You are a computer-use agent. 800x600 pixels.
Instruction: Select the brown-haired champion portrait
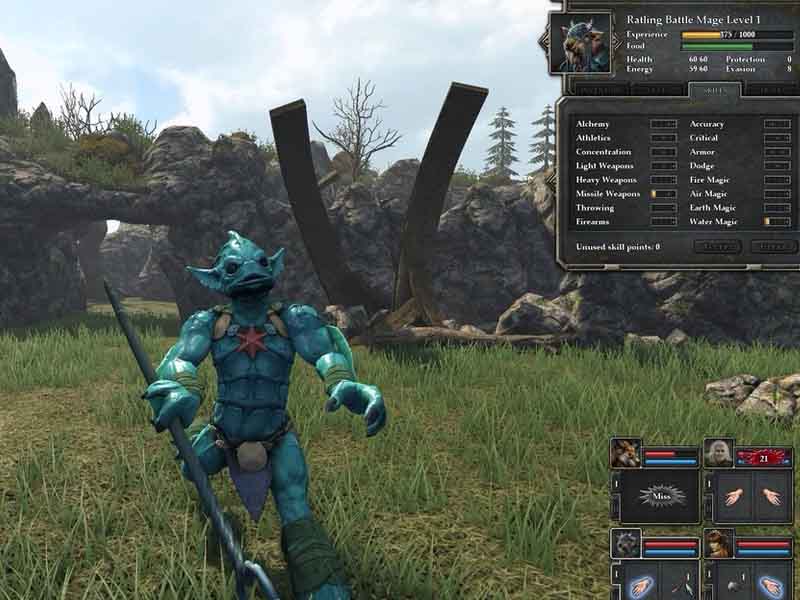click(x=718, y=544)
